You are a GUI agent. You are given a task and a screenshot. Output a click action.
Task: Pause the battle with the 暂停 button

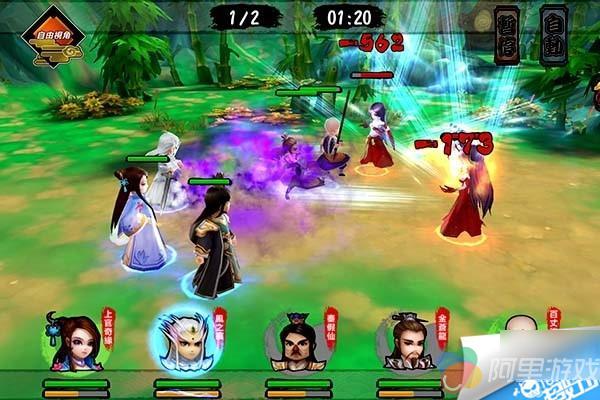(507, 36)
